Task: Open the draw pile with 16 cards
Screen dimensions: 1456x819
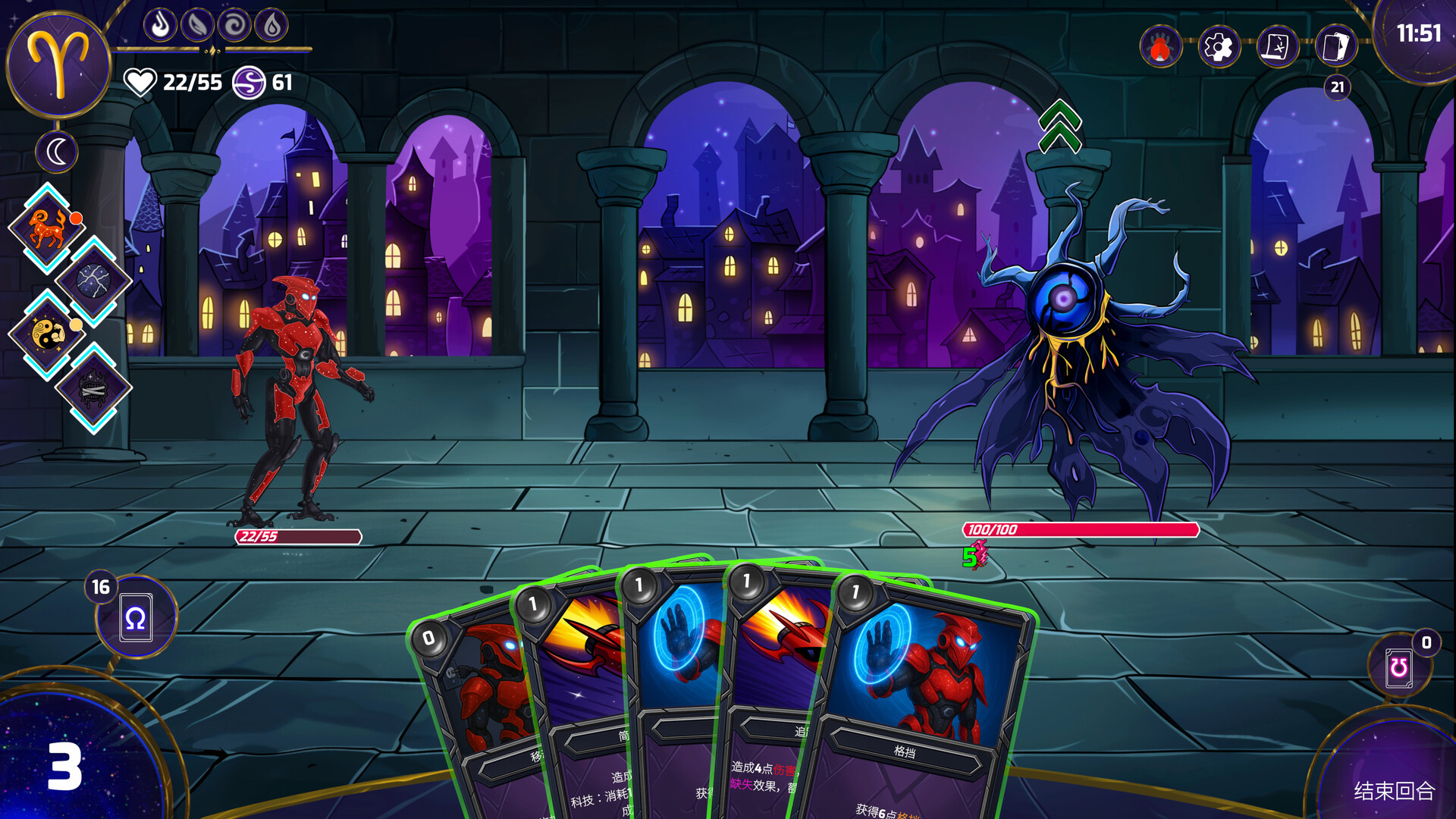Action: tap(136, 617)
